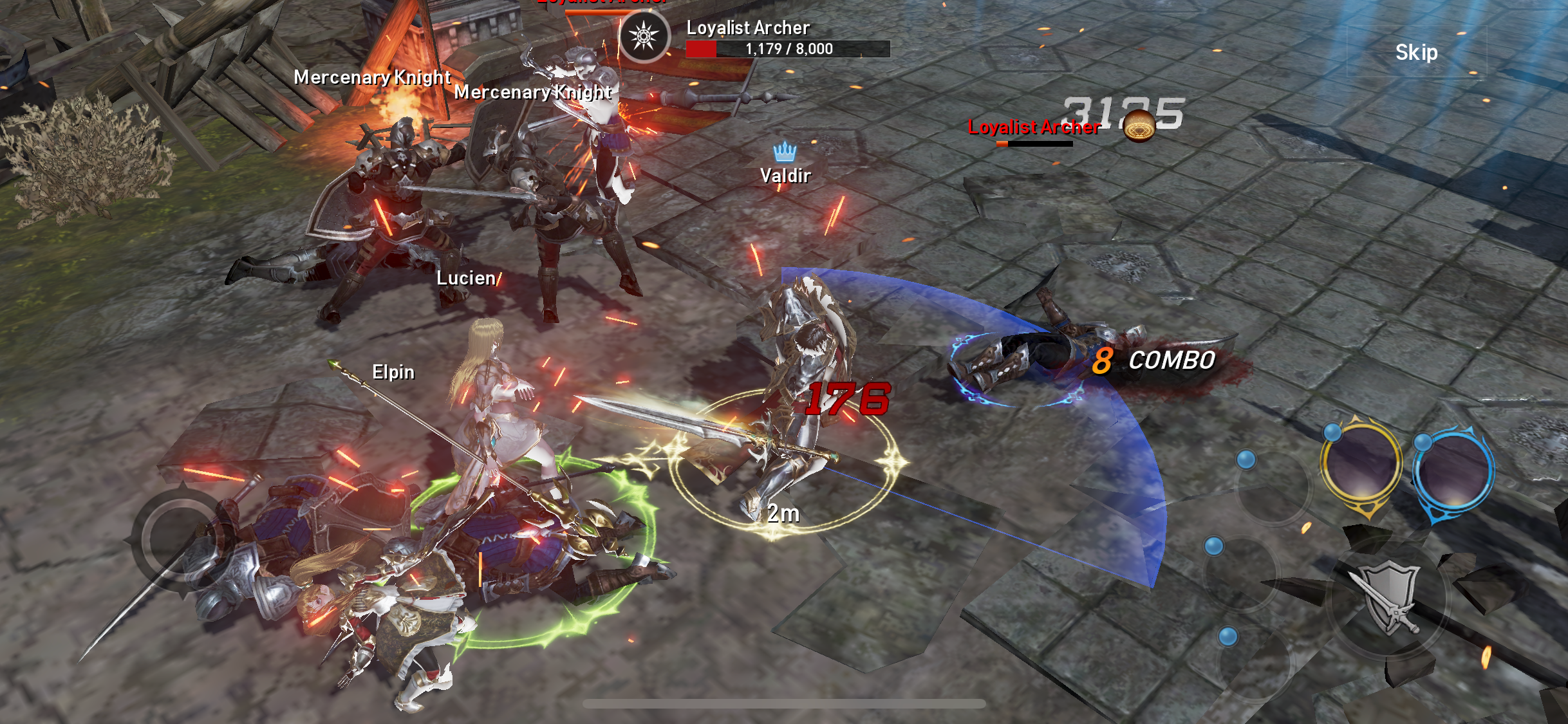Activate the gold-ringed skill orb
This screenshot has height=724, width=1568.
pyautogui.click(x=1361, y=465)
